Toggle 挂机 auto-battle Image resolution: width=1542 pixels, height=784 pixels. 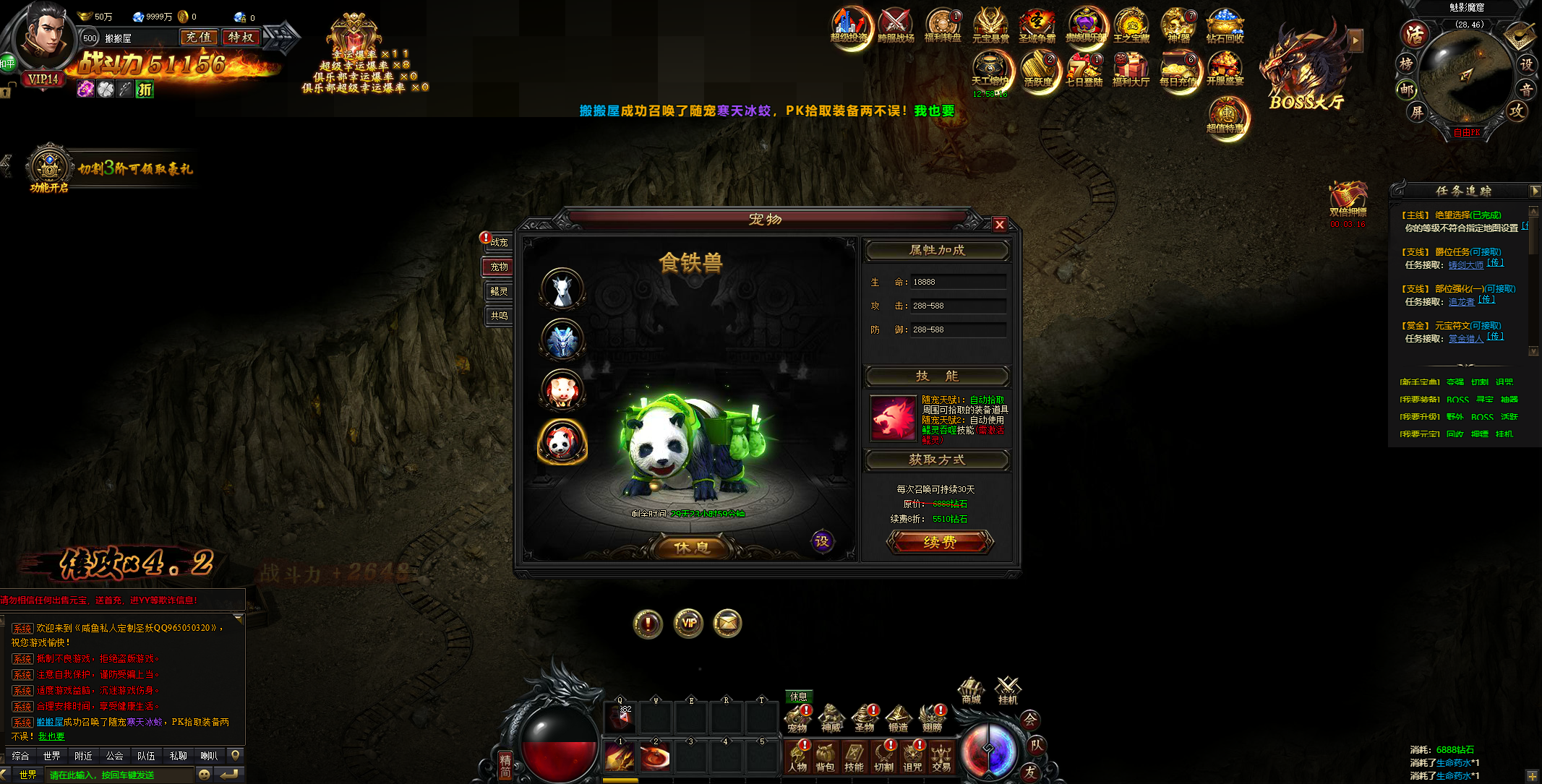1008,690
